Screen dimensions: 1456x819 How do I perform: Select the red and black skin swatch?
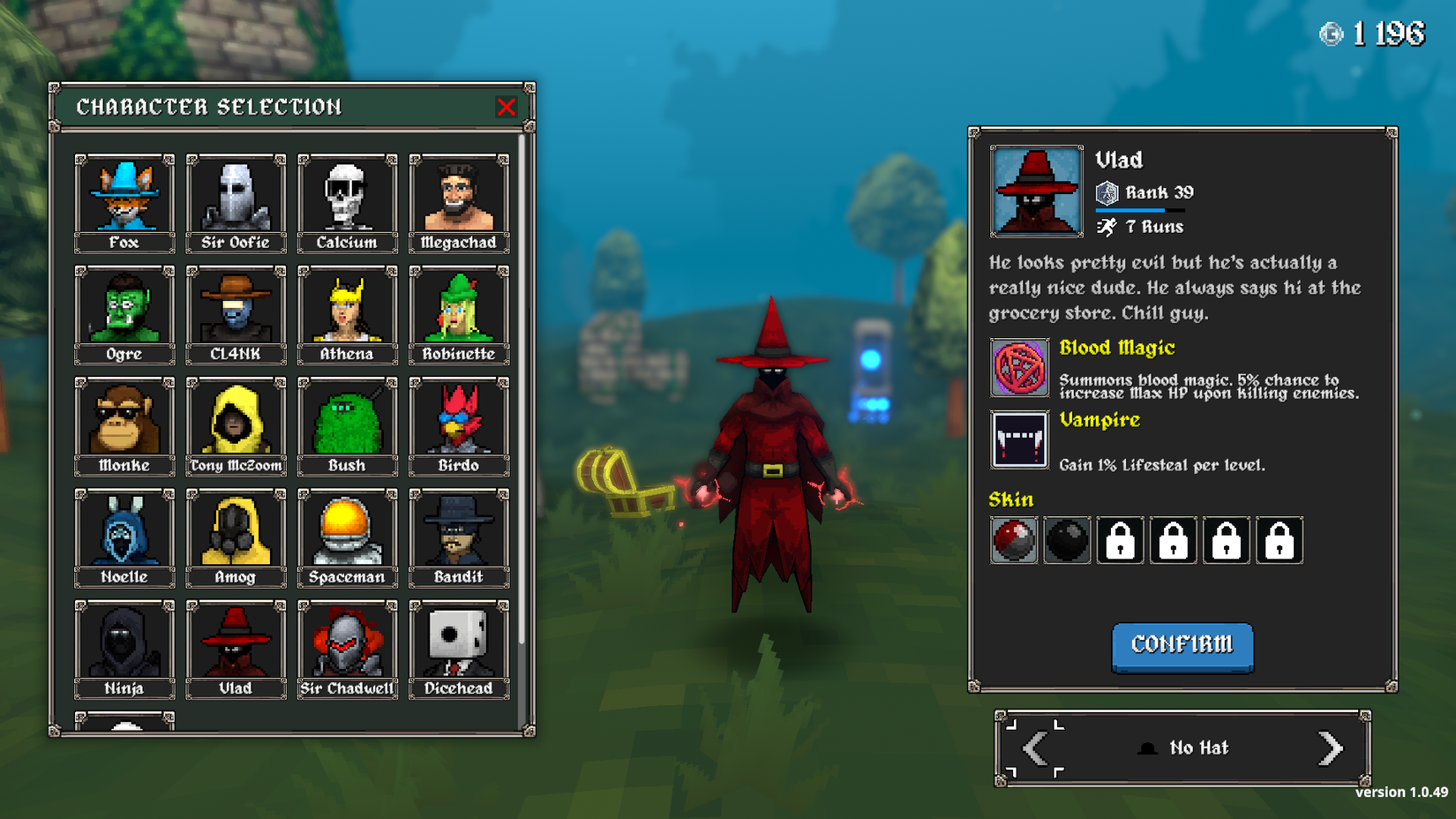coord(1013,540)
